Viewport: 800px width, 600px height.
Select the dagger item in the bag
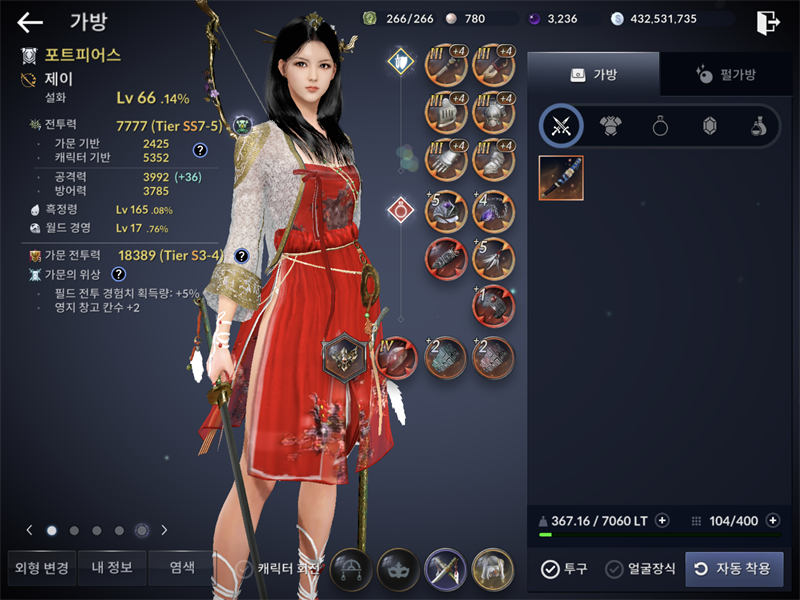point(561,178)
